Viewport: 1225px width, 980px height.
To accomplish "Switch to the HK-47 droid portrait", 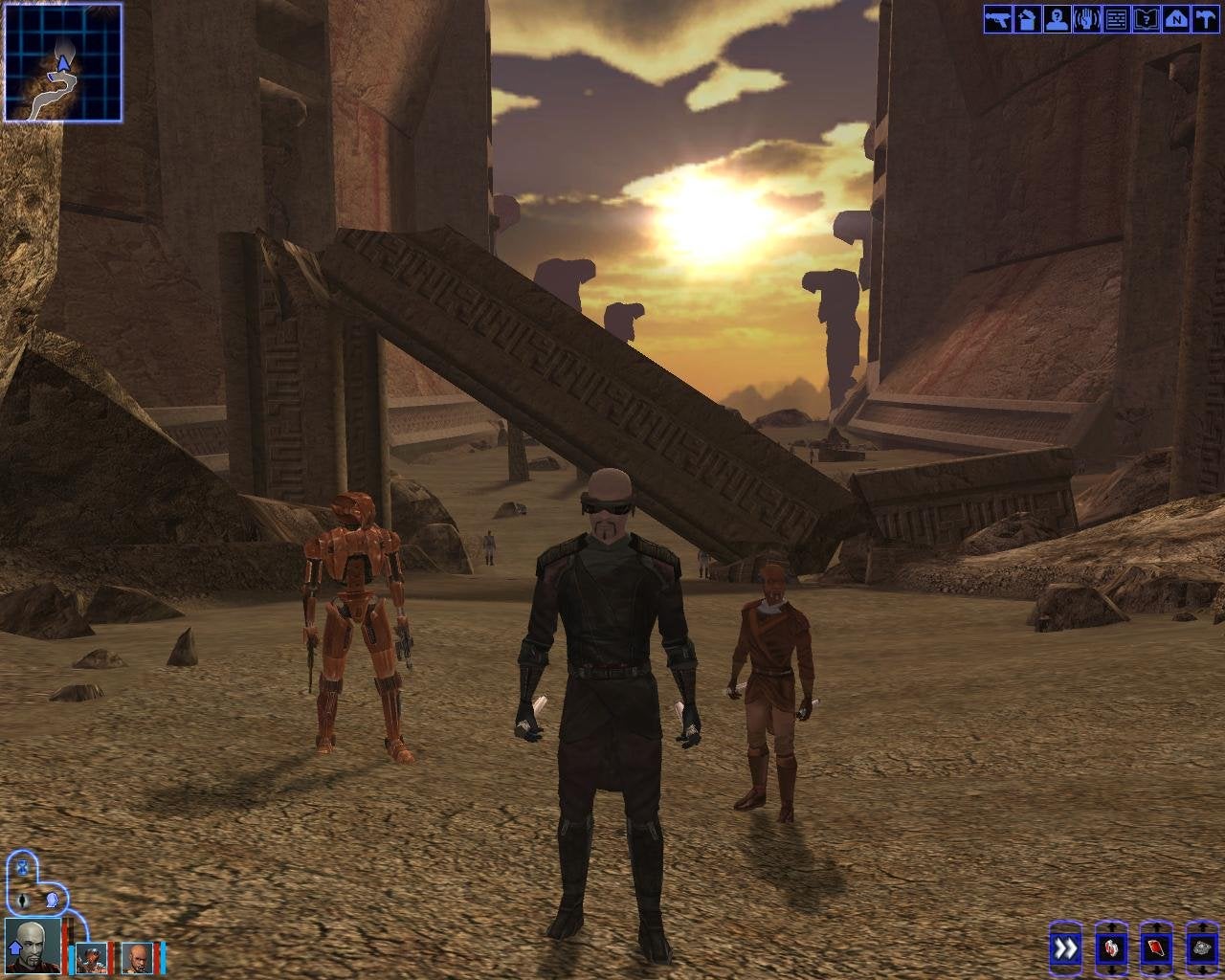I will point(92,957).
